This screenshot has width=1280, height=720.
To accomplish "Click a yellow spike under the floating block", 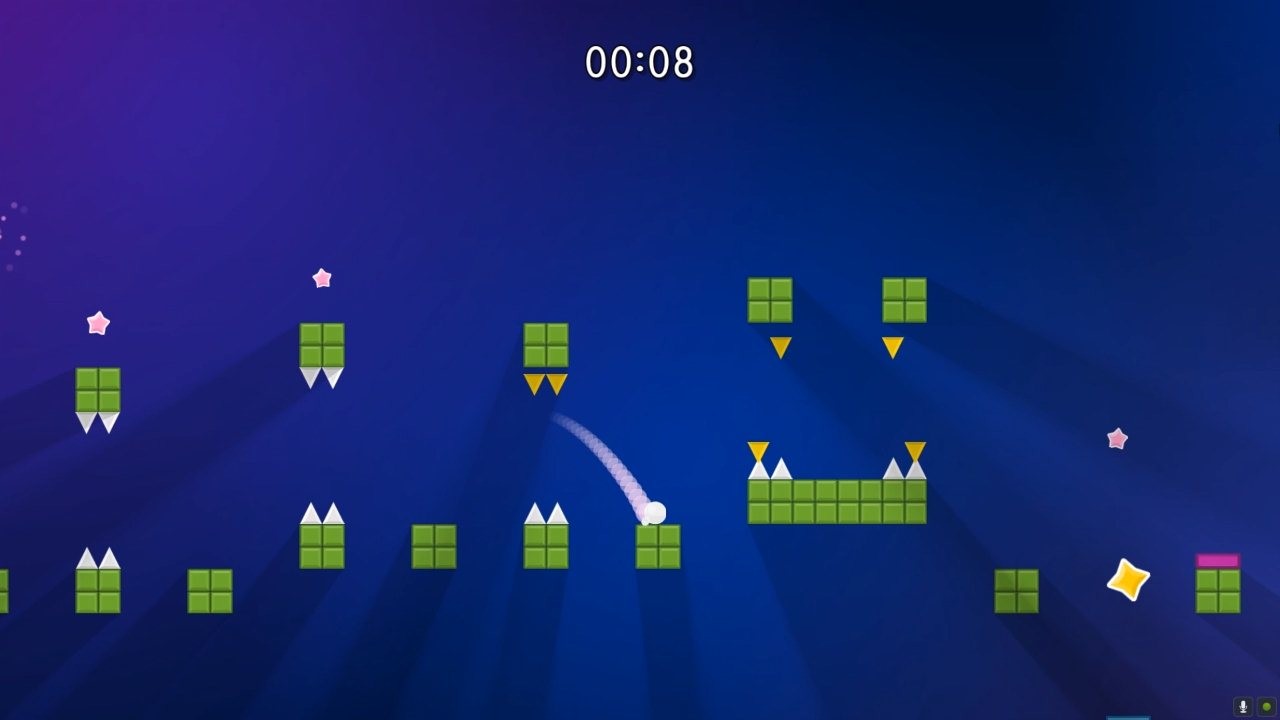I will point(781,350).
